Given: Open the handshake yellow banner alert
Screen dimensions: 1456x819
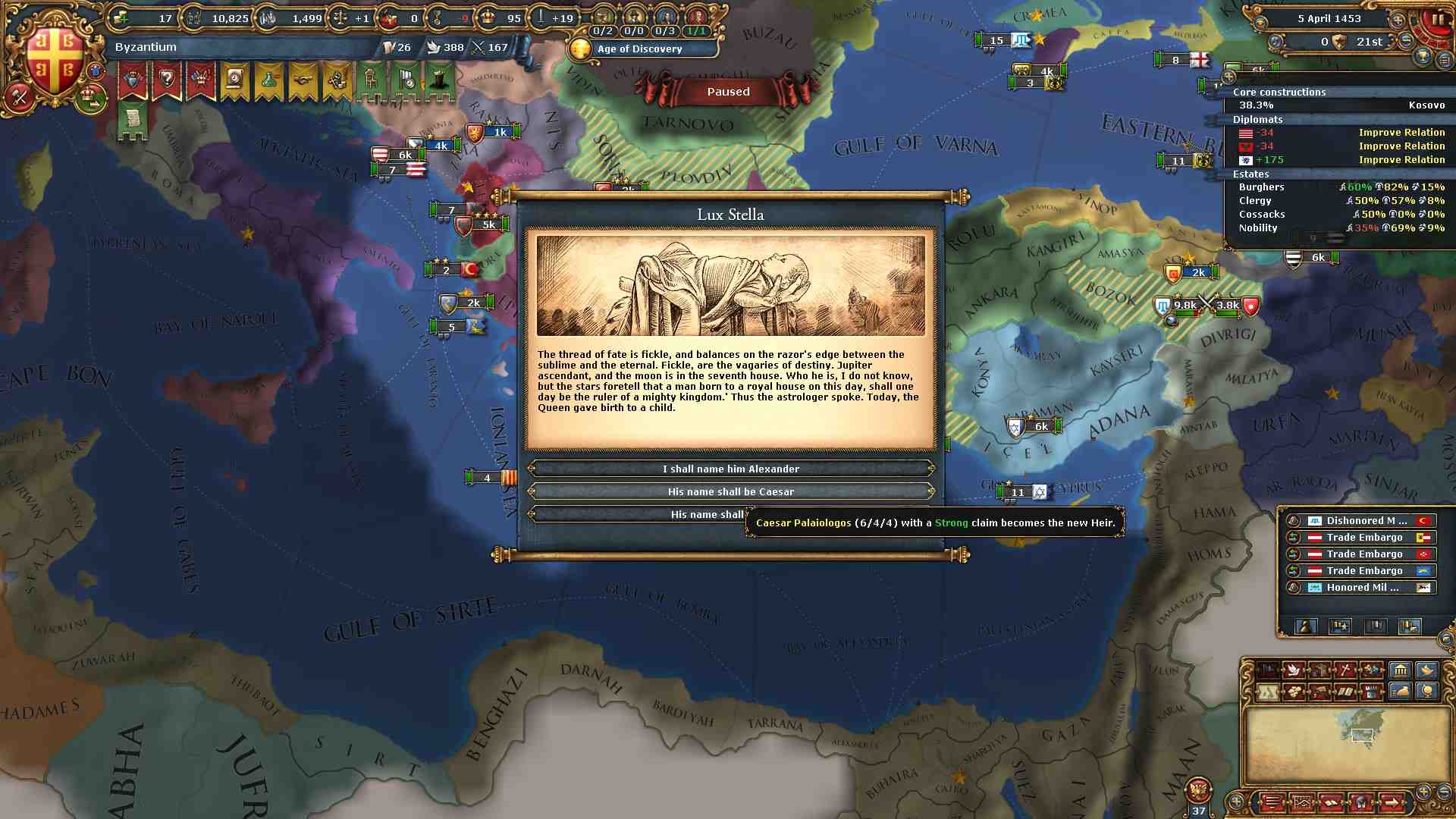Looking at the screenshot, I should pos(303,80).
